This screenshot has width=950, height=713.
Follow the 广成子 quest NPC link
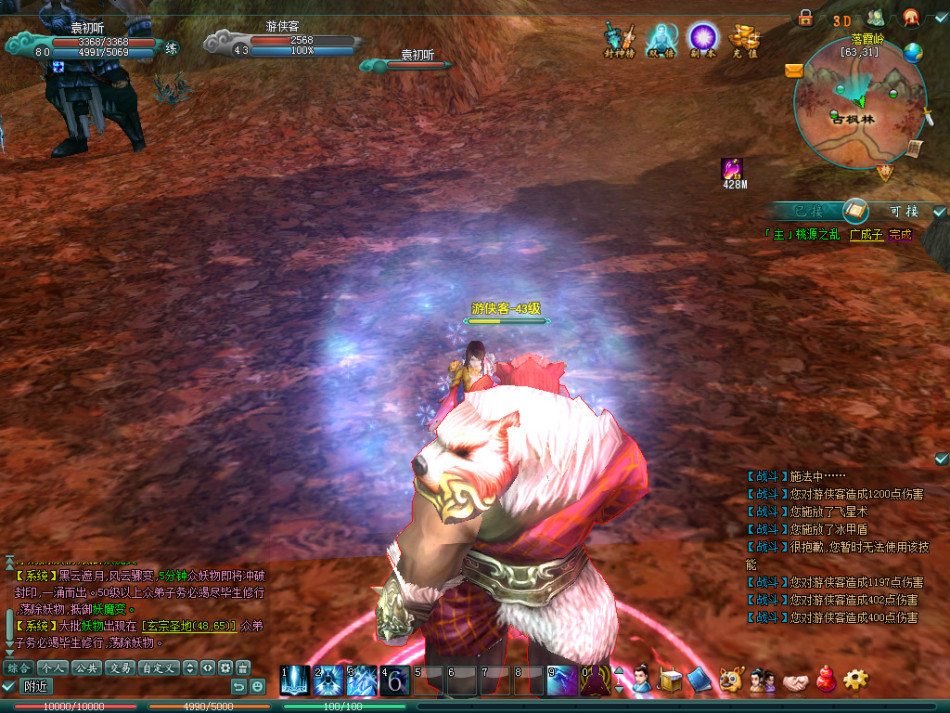coord(866,235)
